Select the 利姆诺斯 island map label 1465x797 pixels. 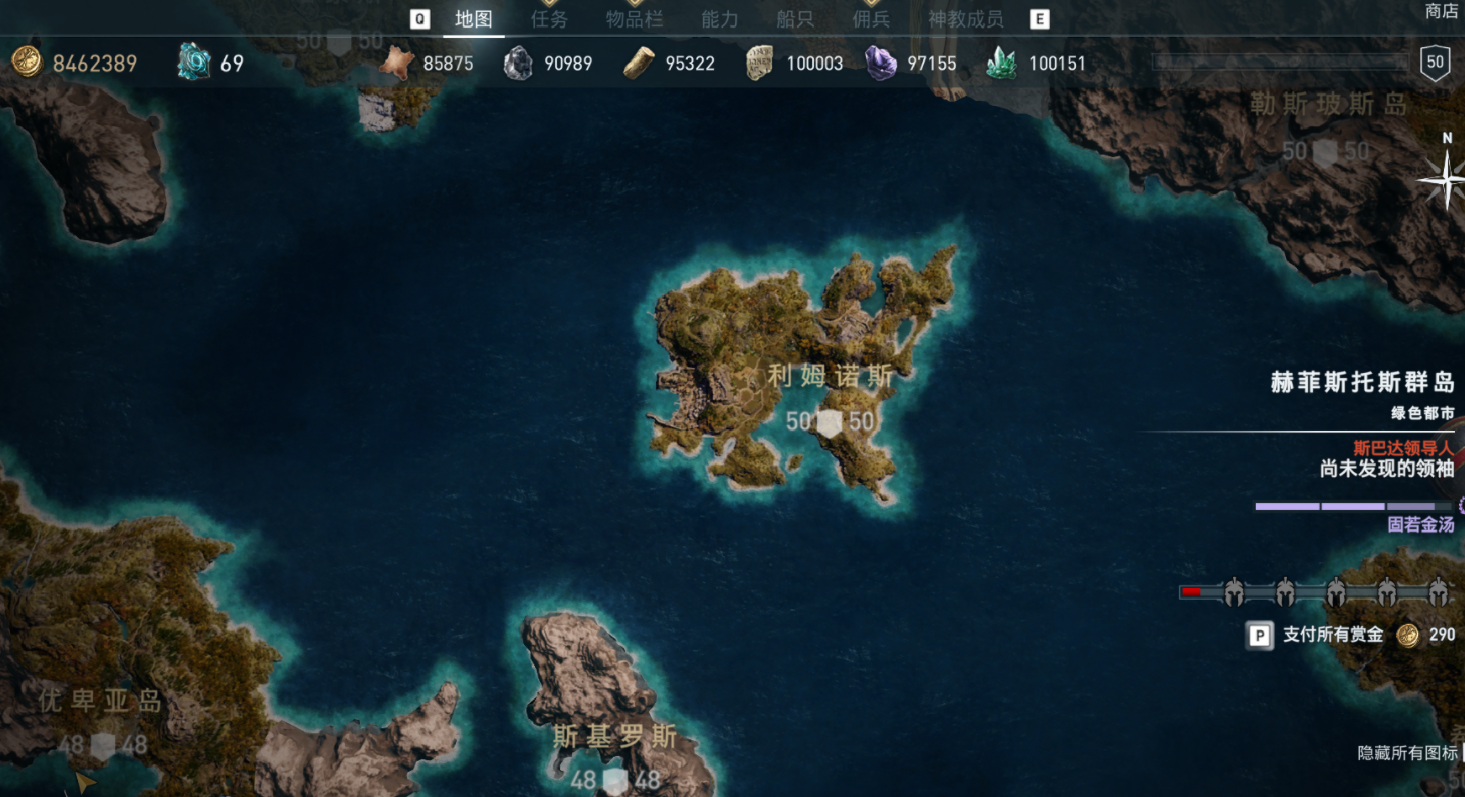pos(830,376)
